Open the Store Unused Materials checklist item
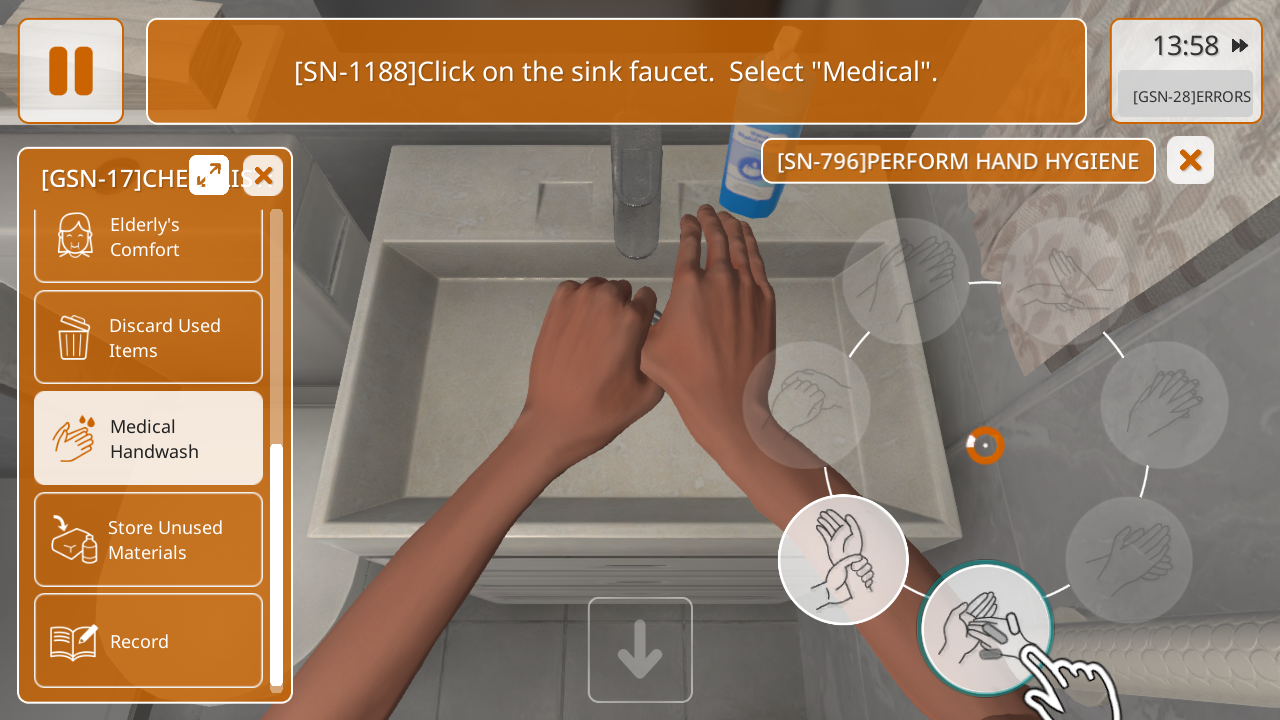Image resolution: width=1280 pixels, height=720 pixels. click(x=148, y=539)
